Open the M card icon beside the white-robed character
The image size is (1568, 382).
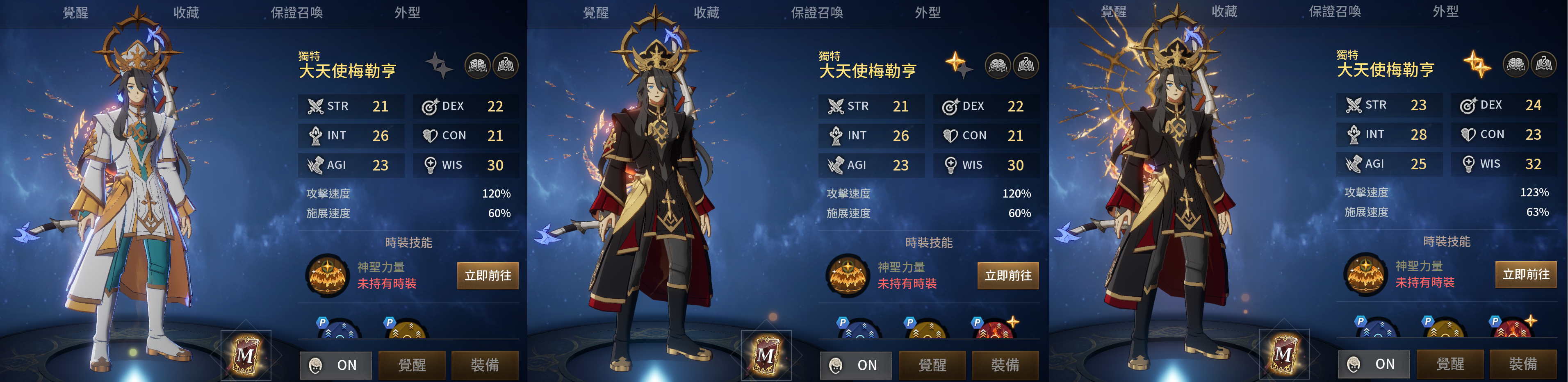pyautogui.click(x=246, y=355)
